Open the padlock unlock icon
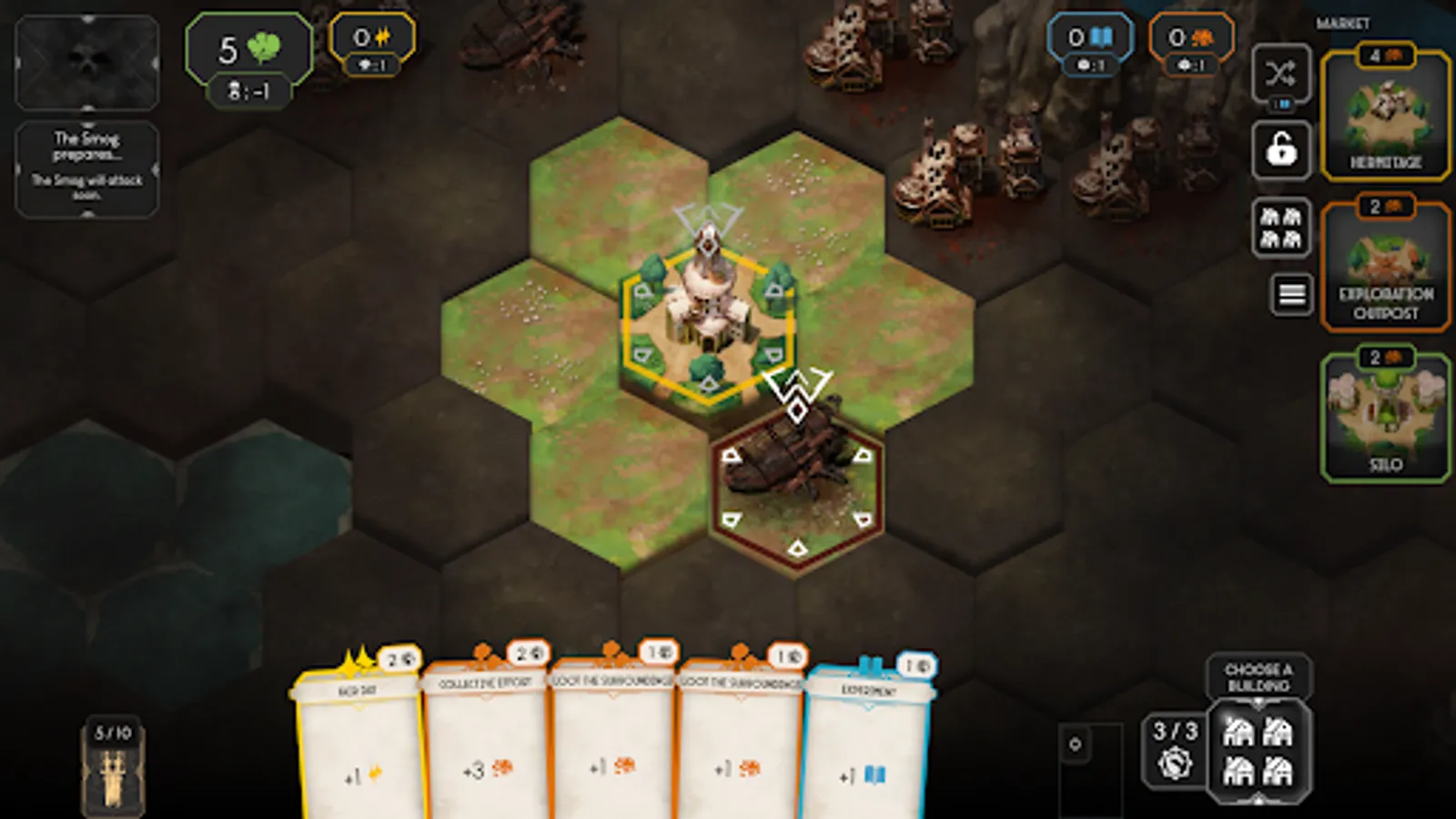 (1282, 148)
